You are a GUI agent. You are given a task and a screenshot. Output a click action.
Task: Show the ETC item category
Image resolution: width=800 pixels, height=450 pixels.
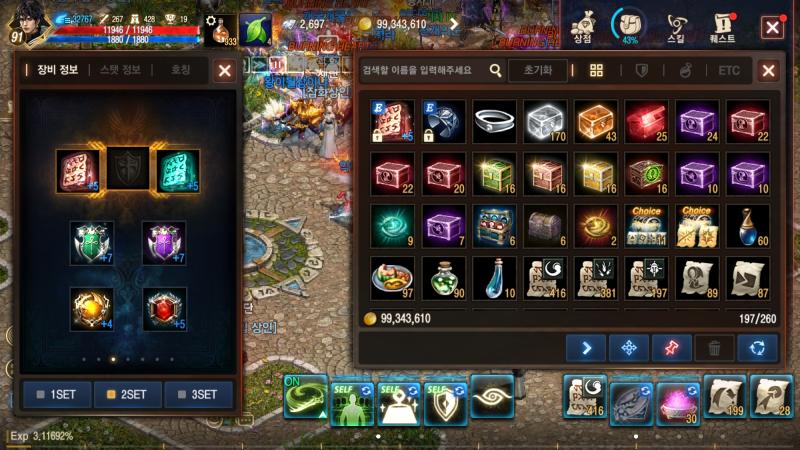[x=729, y=70]
